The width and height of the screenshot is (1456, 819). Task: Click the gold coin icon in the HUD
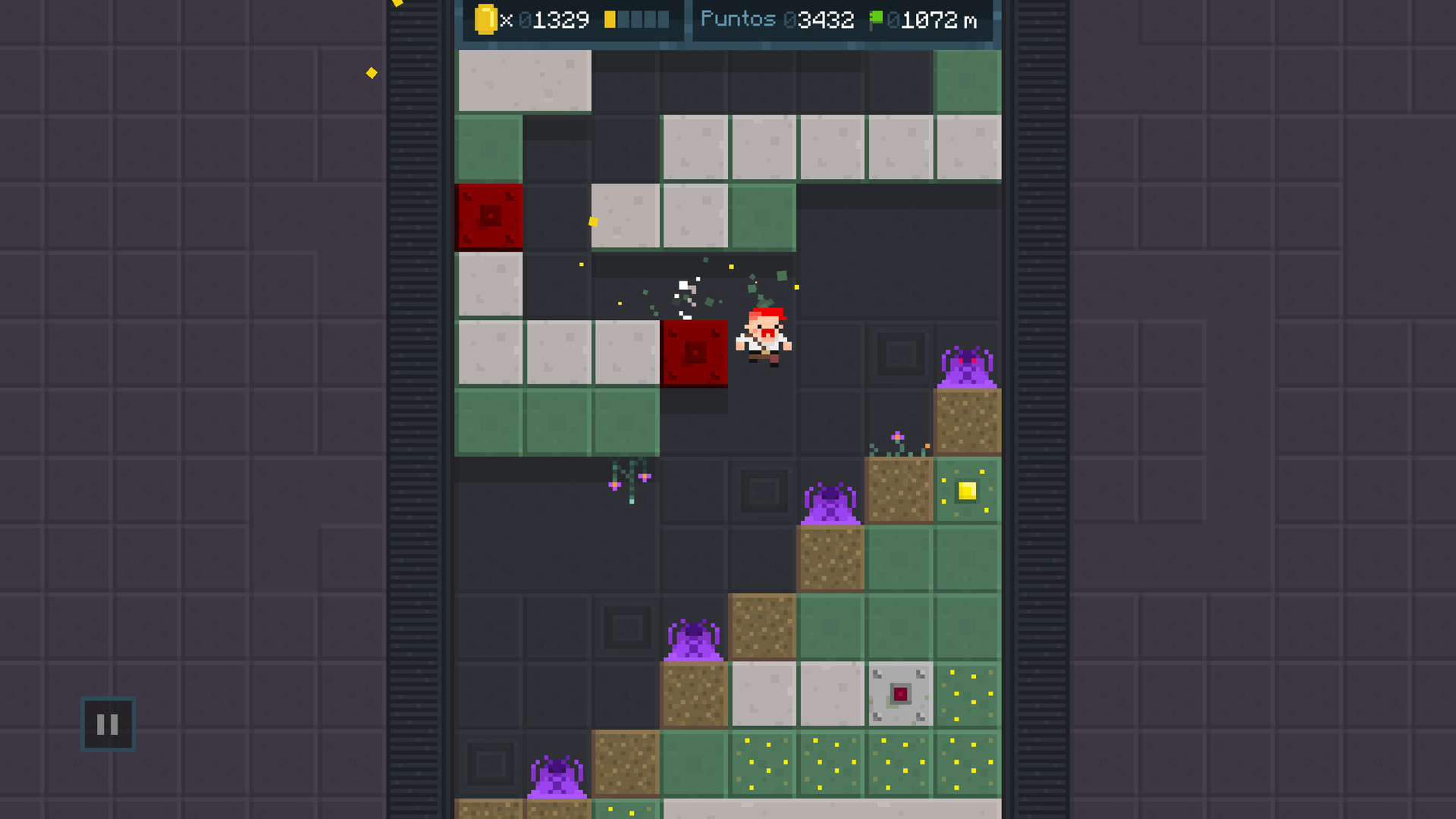(x=486, y=18)
